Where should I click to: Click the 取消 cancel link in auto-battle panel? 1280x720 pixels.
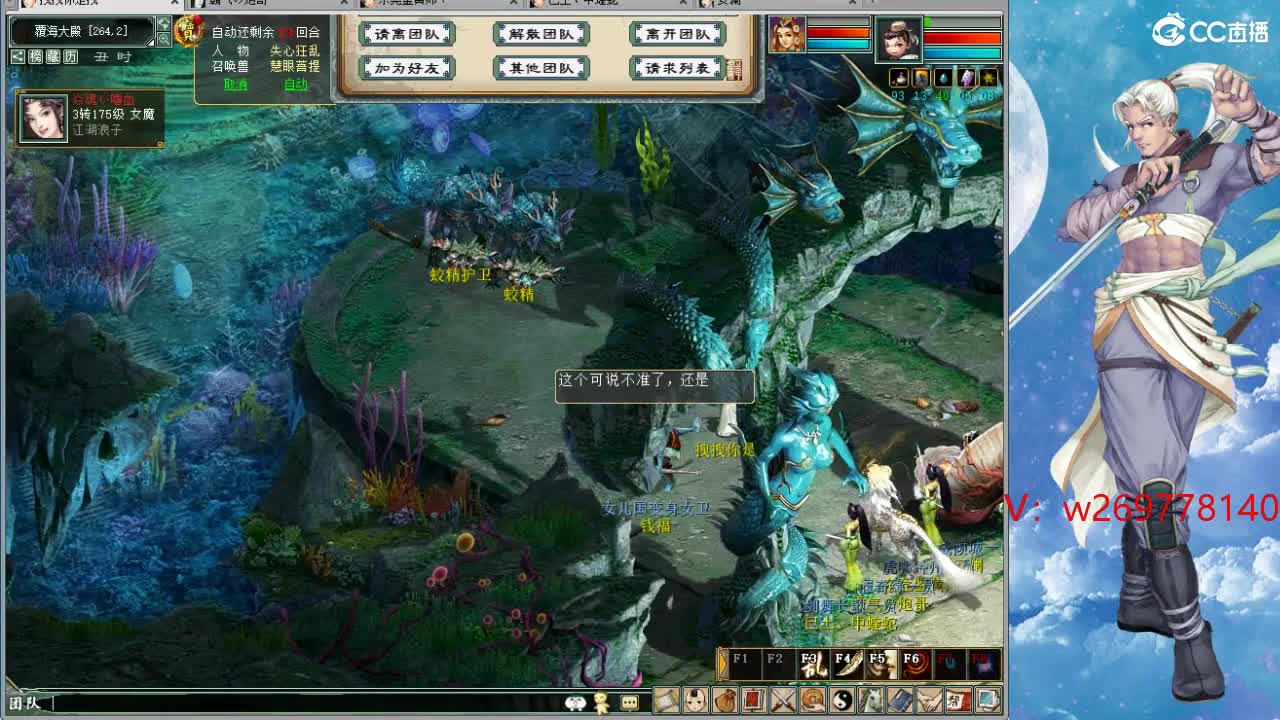(x=236, y=84)
